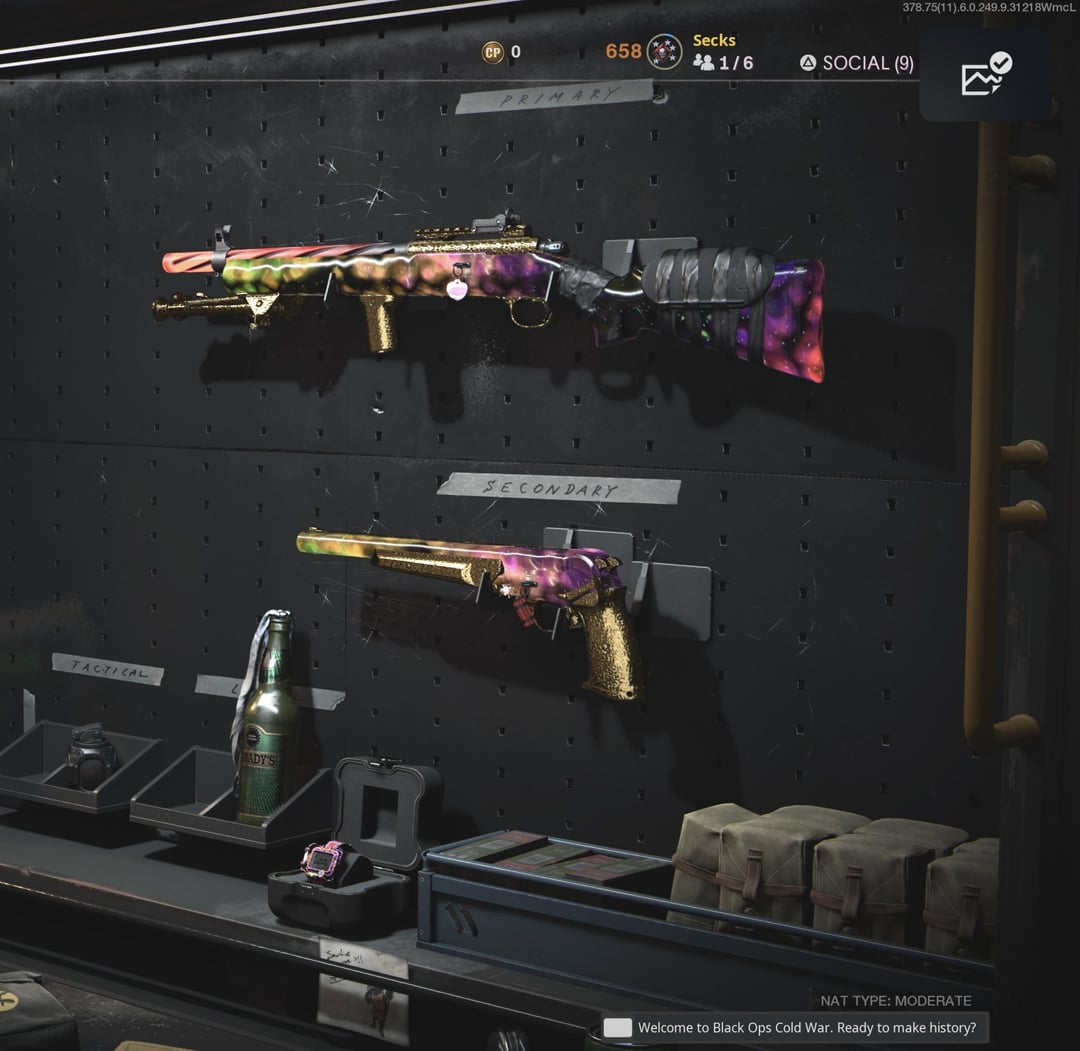1080x1051 pixels.
Task: Select the field upgrade device in its case
Action: pos(330,862)
